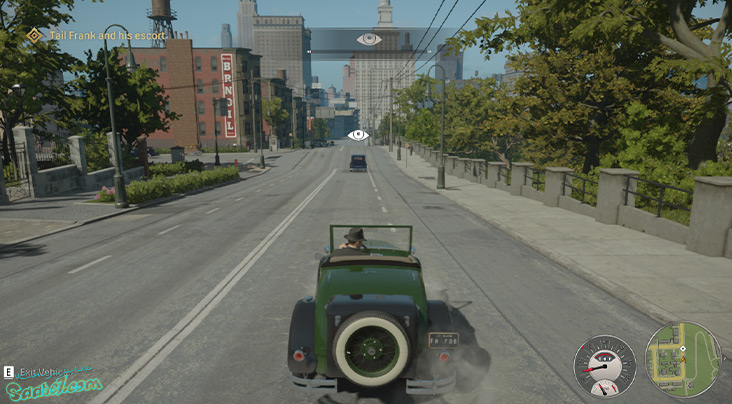732x404 pixels.
Task: Click the diamond objective marker icon
Action: pos(34,35)
